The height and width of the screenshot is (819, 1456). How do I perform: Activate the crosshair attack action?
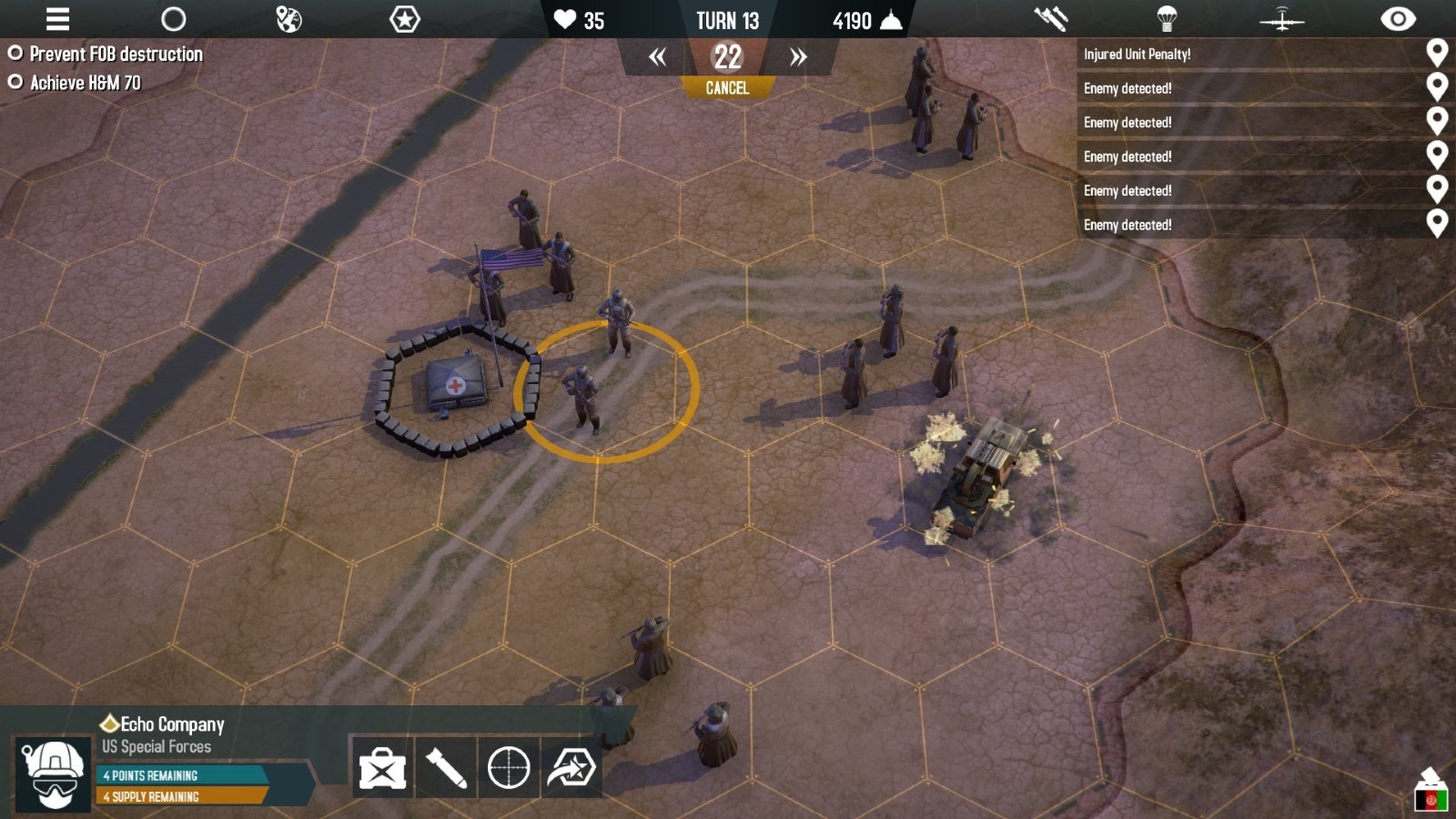509,769
